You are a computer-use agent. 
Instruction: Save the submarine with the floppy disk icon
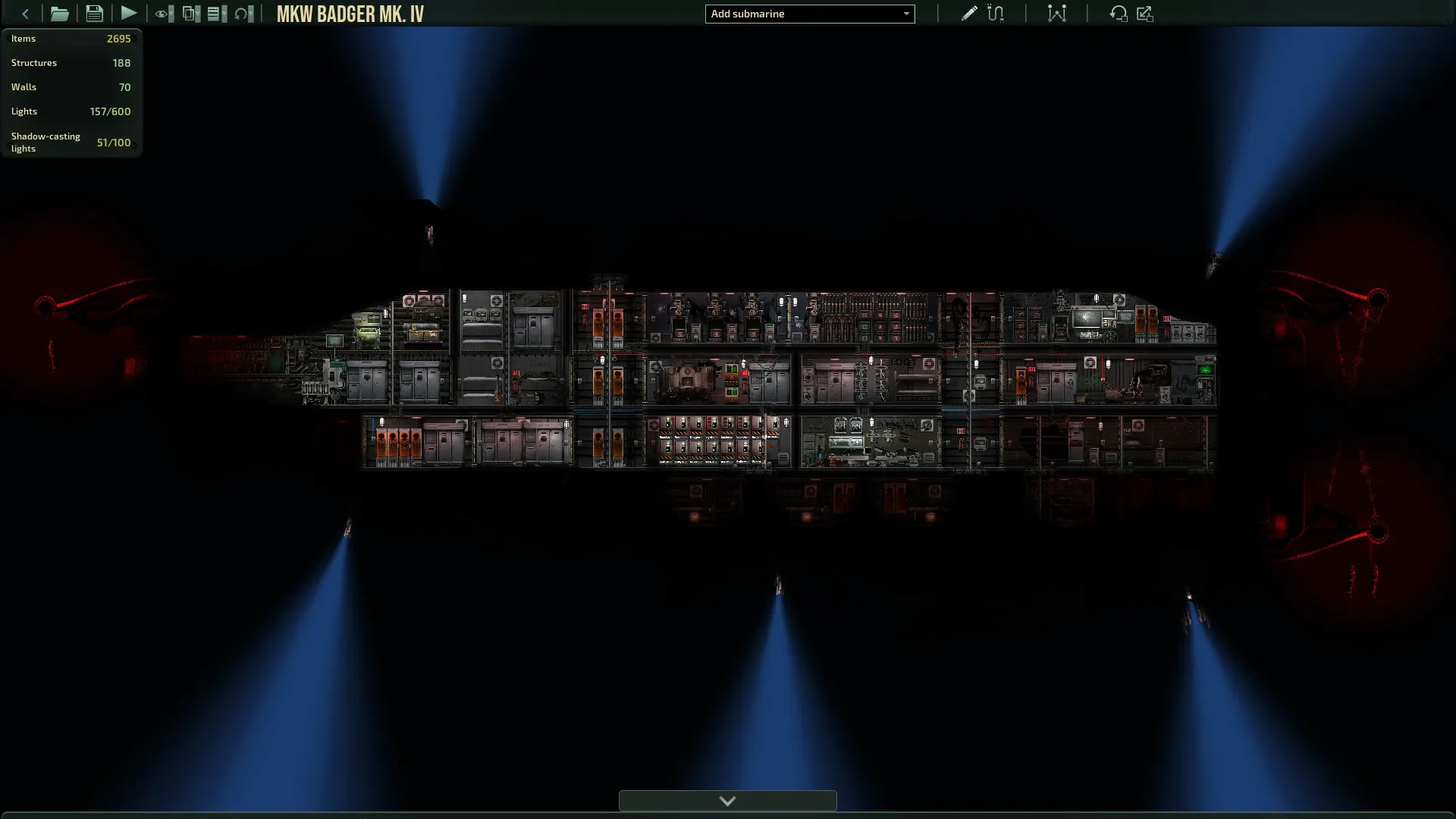coord(94,14)
